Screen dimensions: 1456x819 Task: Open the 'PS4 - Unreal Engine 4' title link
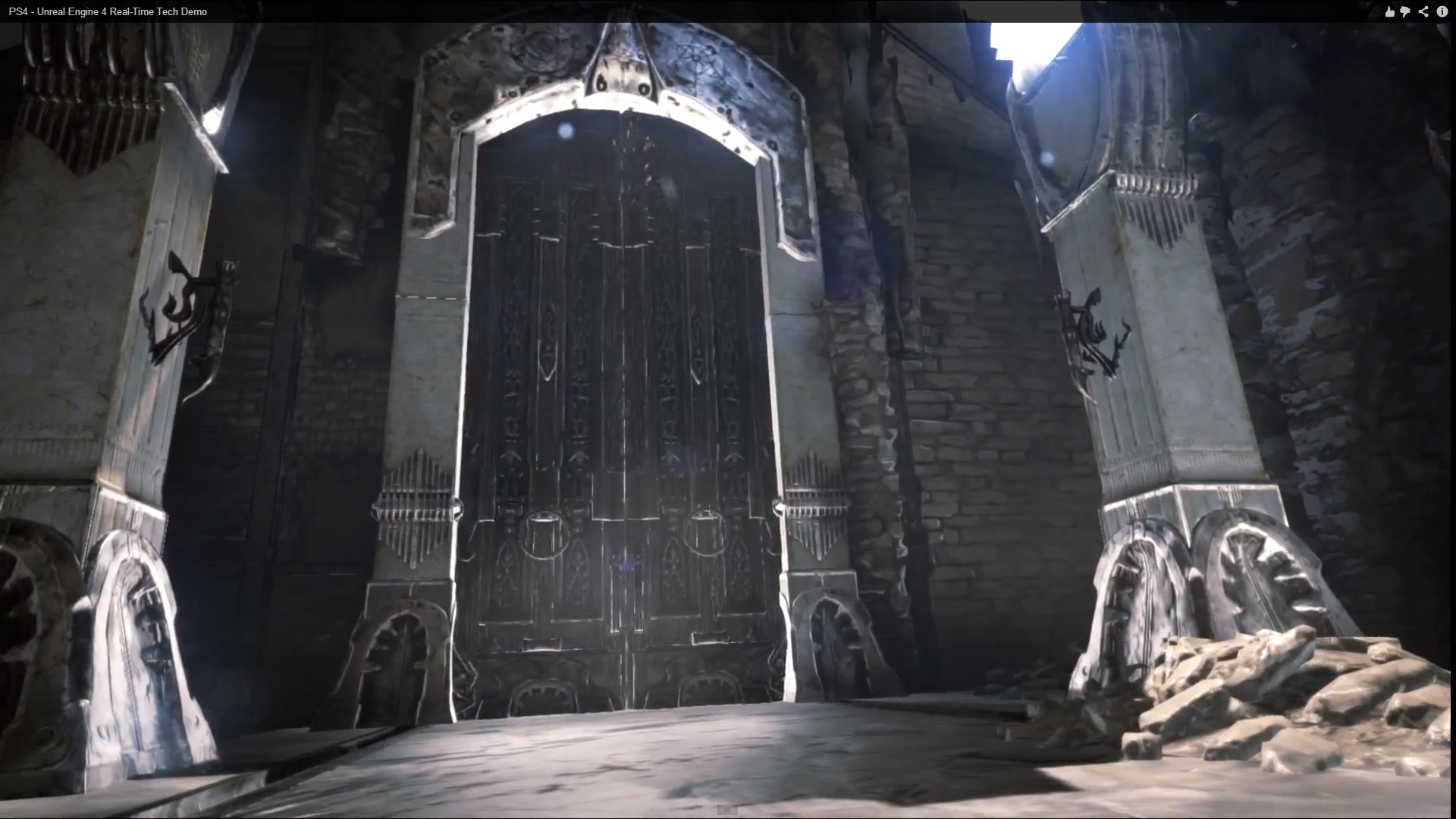click(x=106, y=11)
